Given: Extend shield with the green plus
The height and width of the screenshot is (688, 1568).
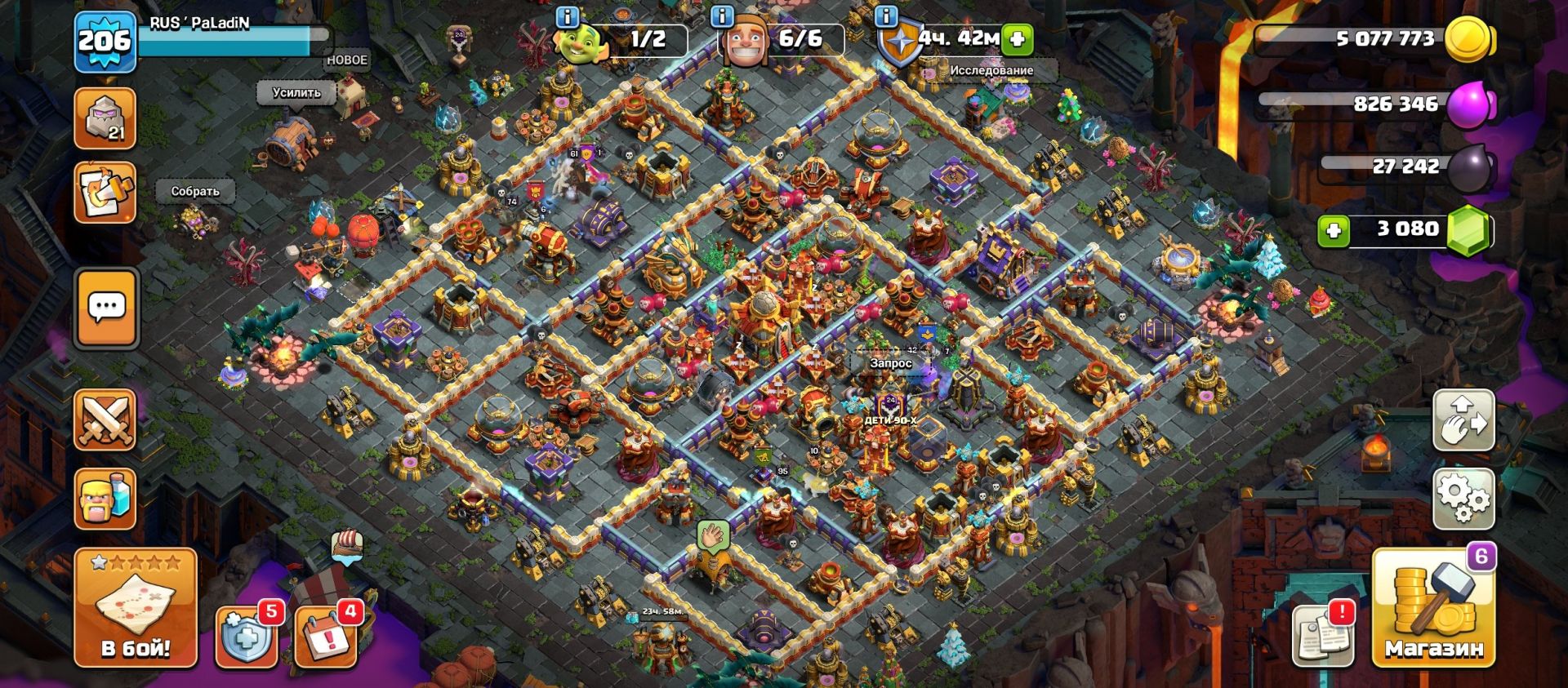Looking at the screenshot, I should 1018,38.
